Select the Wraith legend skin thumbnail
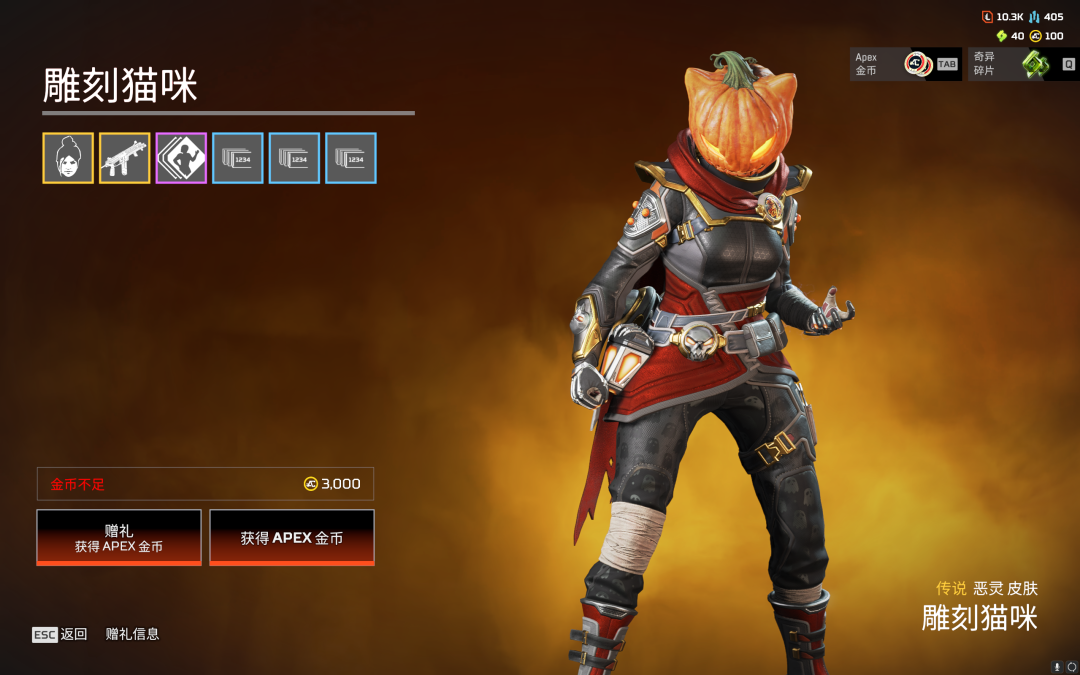The image size is (1080, 675). click(68, 158)
